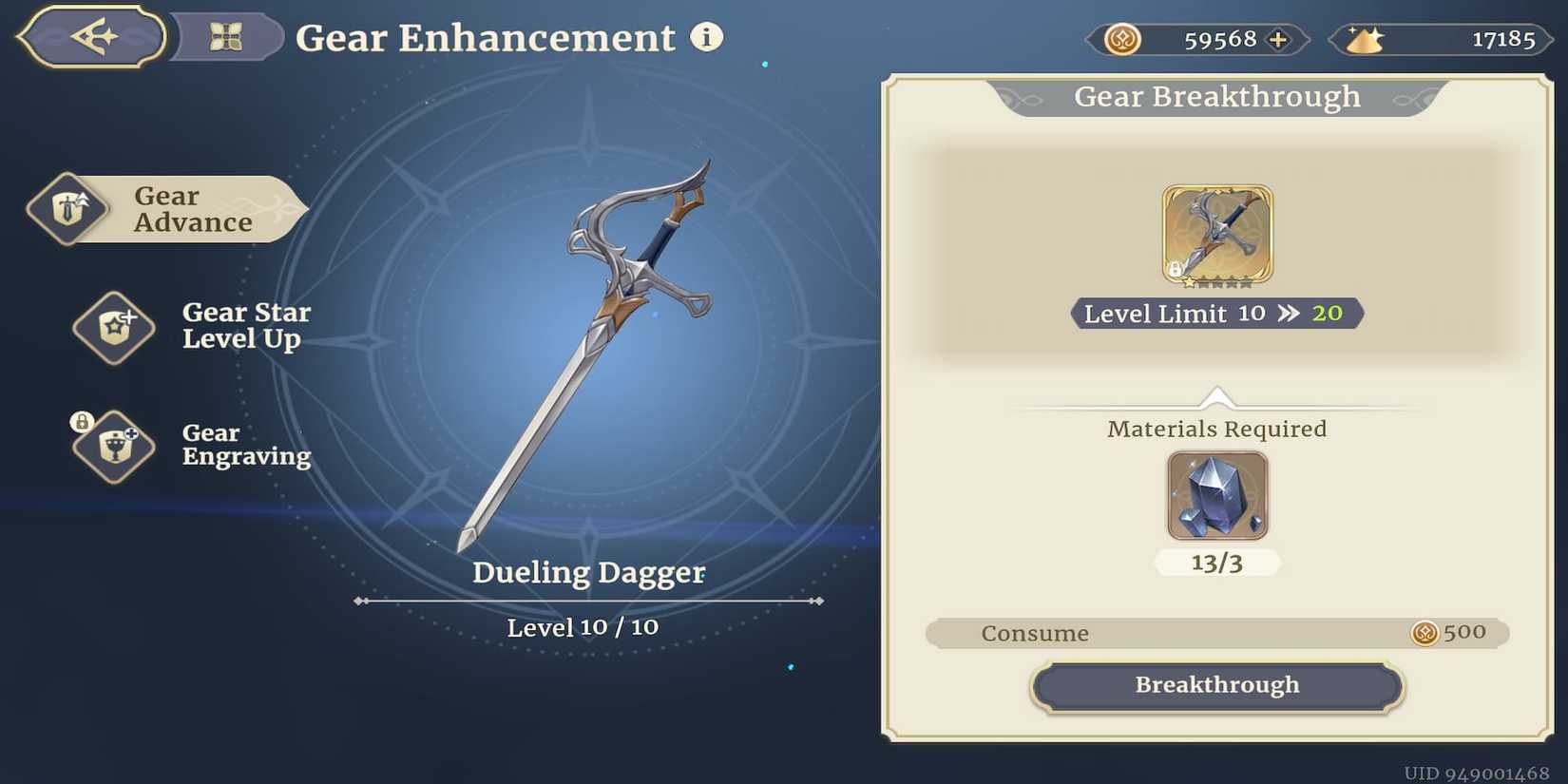Open the info tooltip beside Gear Enhancement
This screenshot has height=784, width=1568.
click(705, 38)
